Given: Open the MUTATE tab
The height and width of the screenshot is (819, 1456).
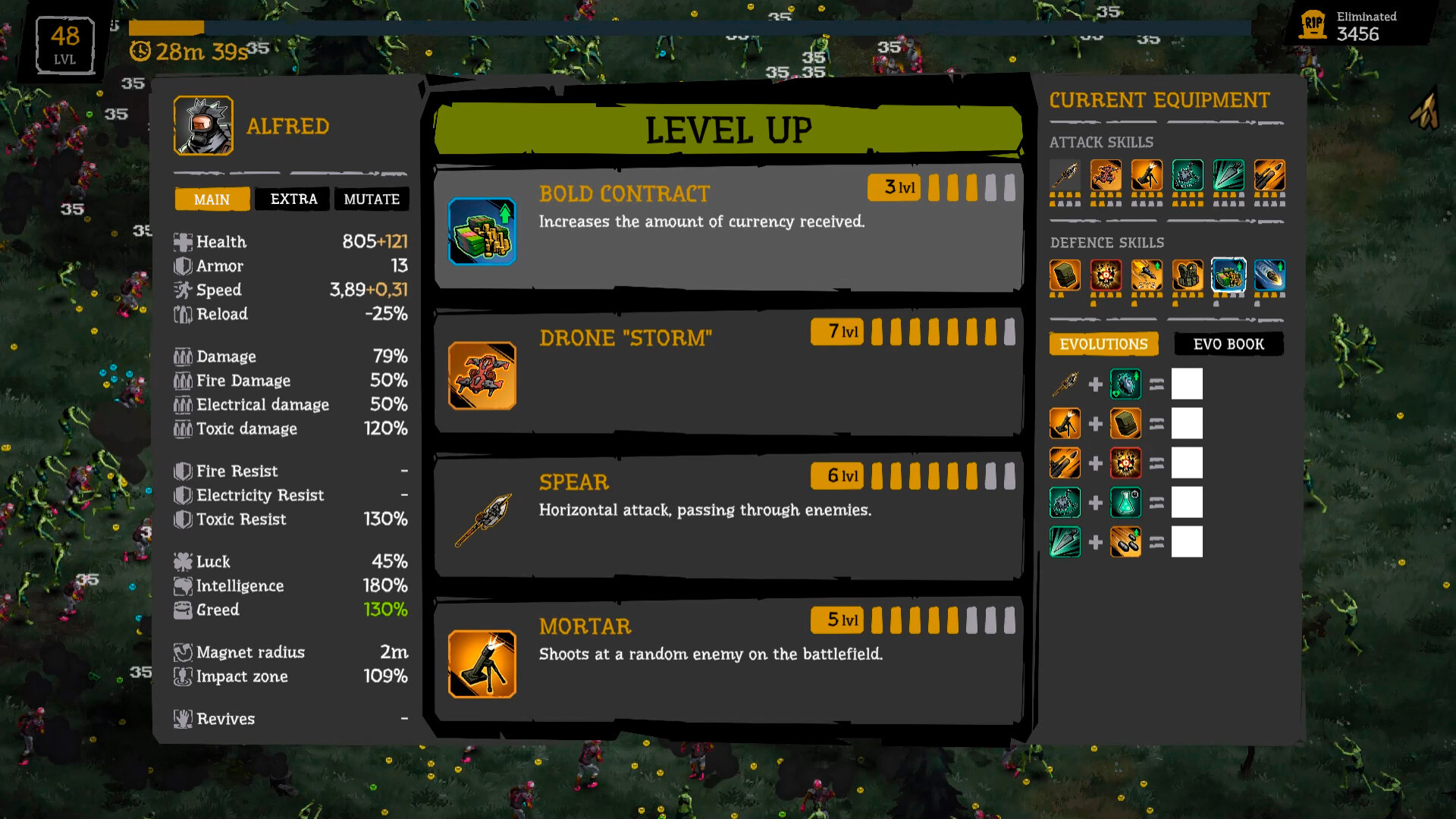Looking at the screenshot, I should [372, 199].
